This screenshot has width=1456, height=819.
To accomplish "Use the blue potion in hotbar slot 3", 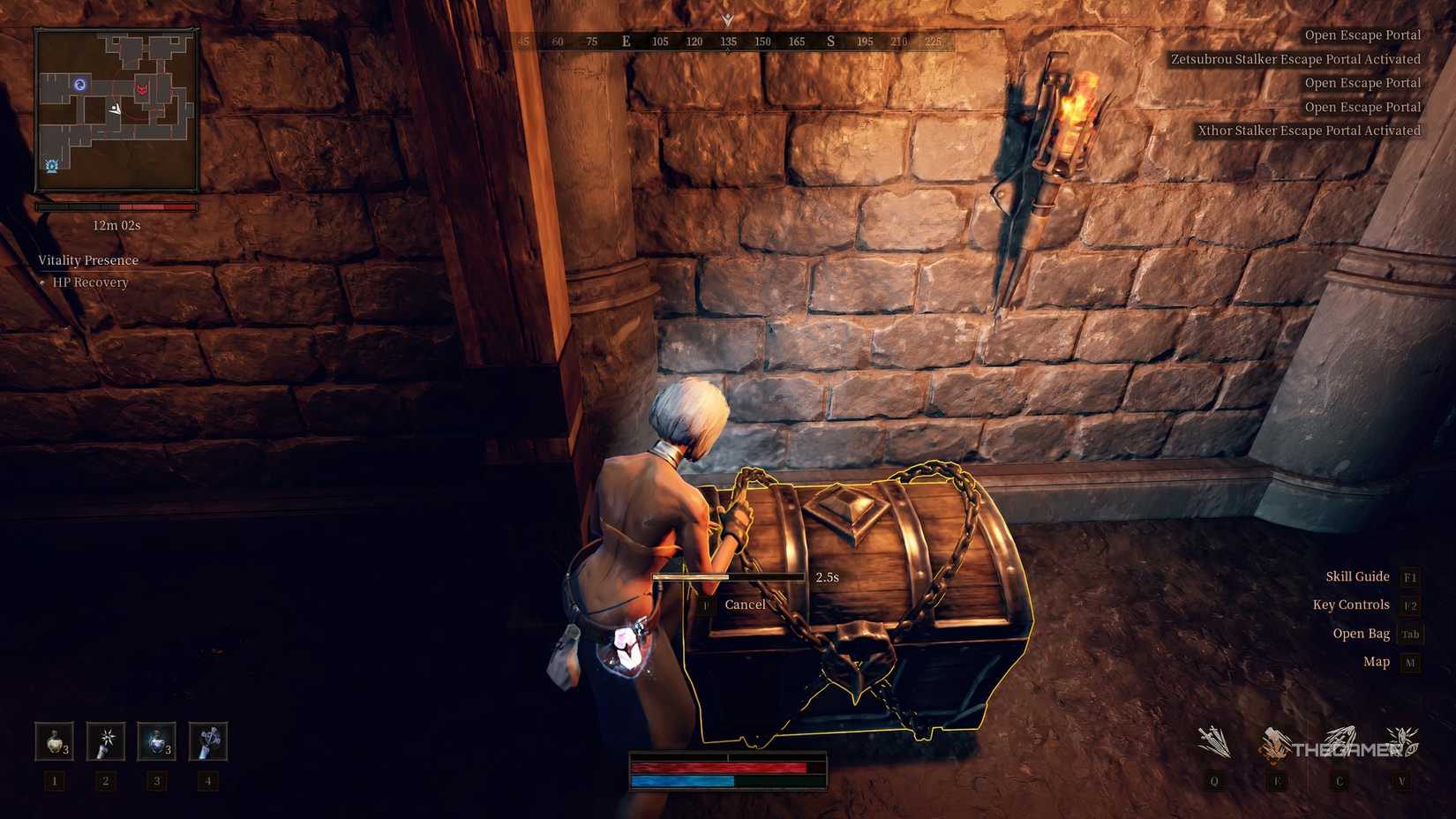I will (155, 741).
